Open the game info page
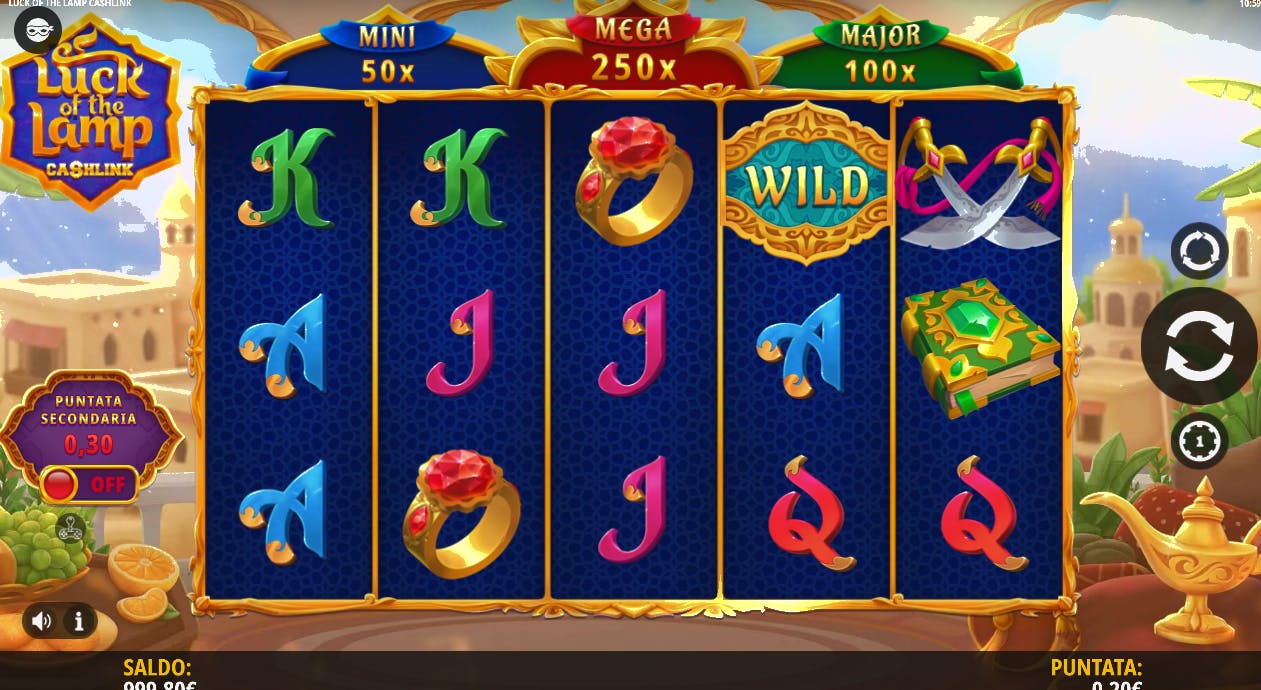The width and height of the screenshot is (1261, 690). tap(79, 622)
